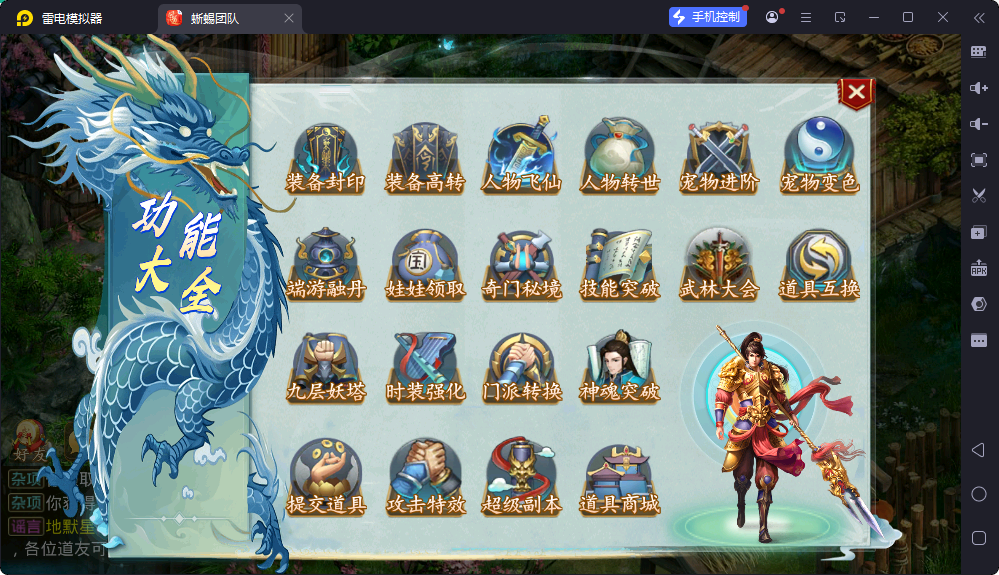The image size is (999, 575).
Task: Open the 提交道具 icon
Action: tap(326, 478)
